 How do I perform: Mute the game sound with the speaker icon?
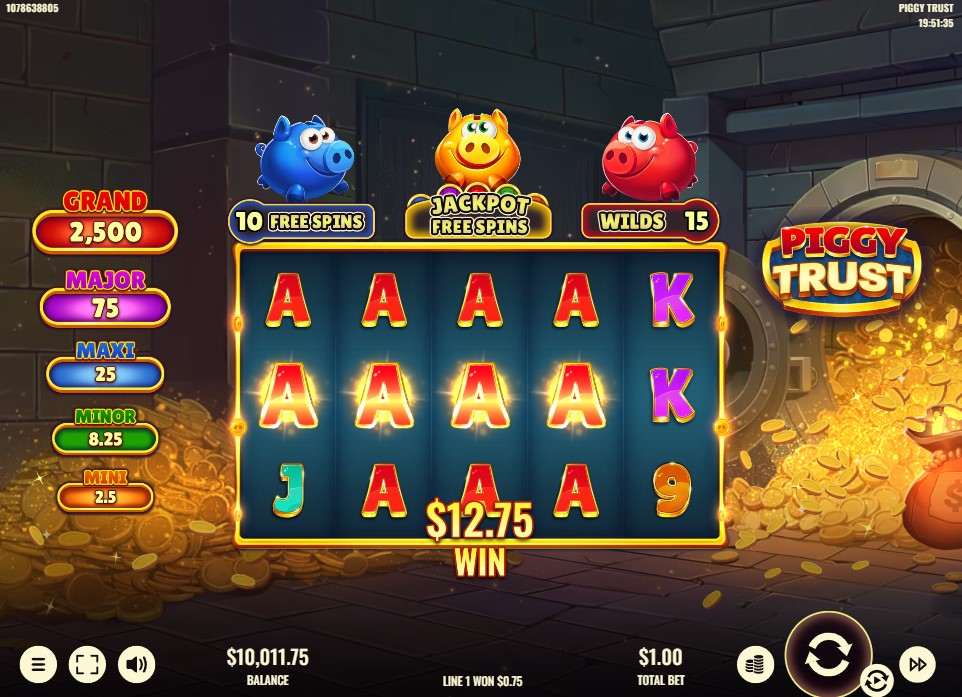(x=136, y=664)
